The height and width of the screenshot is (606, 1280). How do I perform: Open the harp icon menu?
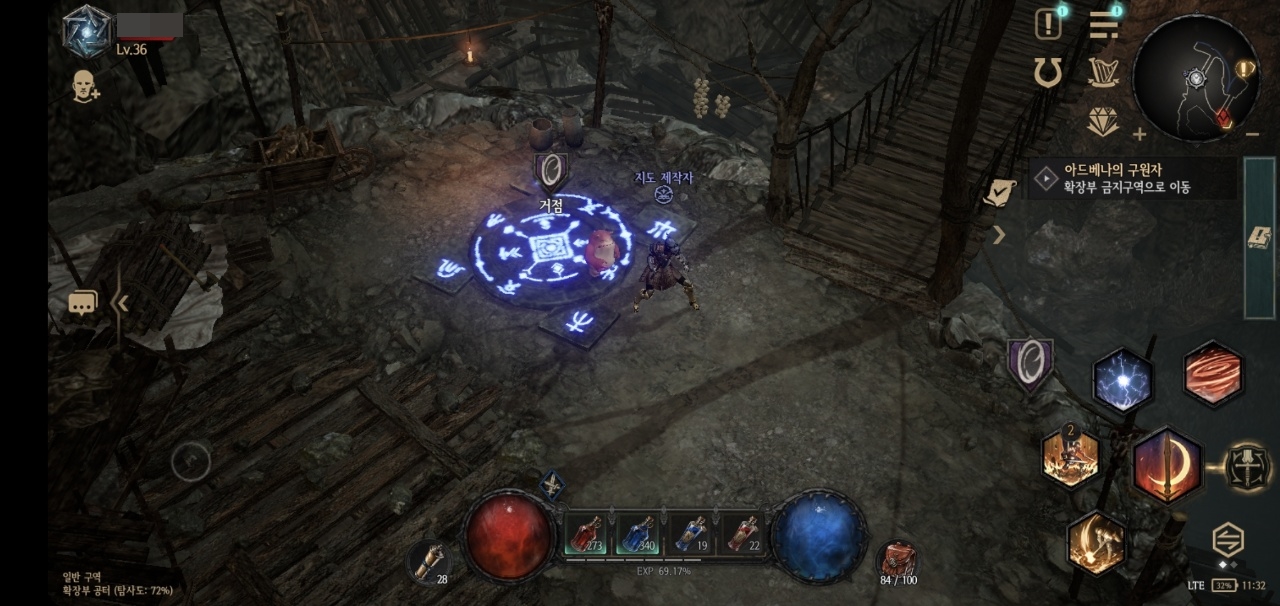pos(1102,72)
